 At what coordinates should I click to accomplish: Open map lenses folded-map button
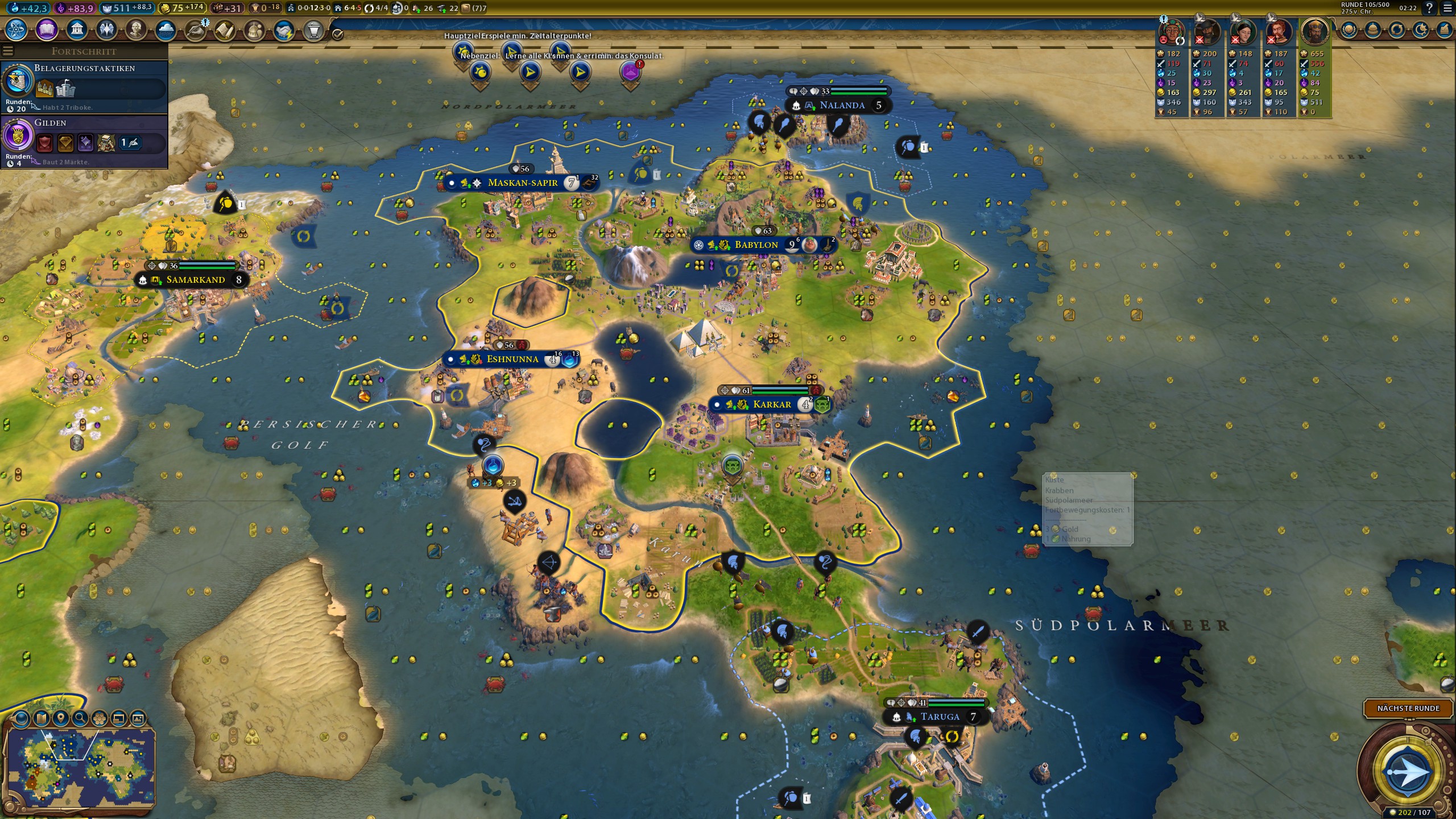(x=41, y=719)
